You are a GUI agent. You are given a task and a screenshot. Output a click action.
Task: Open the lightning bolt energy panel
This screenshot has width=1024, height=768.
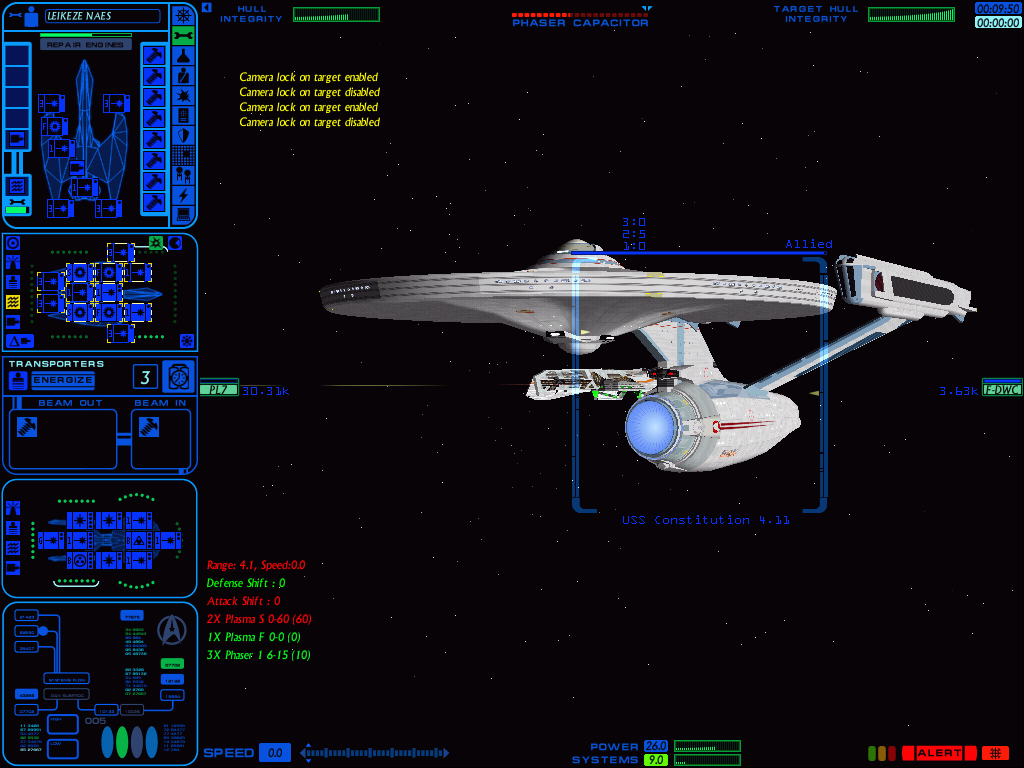pyautogui.click(x=183, y=195)
